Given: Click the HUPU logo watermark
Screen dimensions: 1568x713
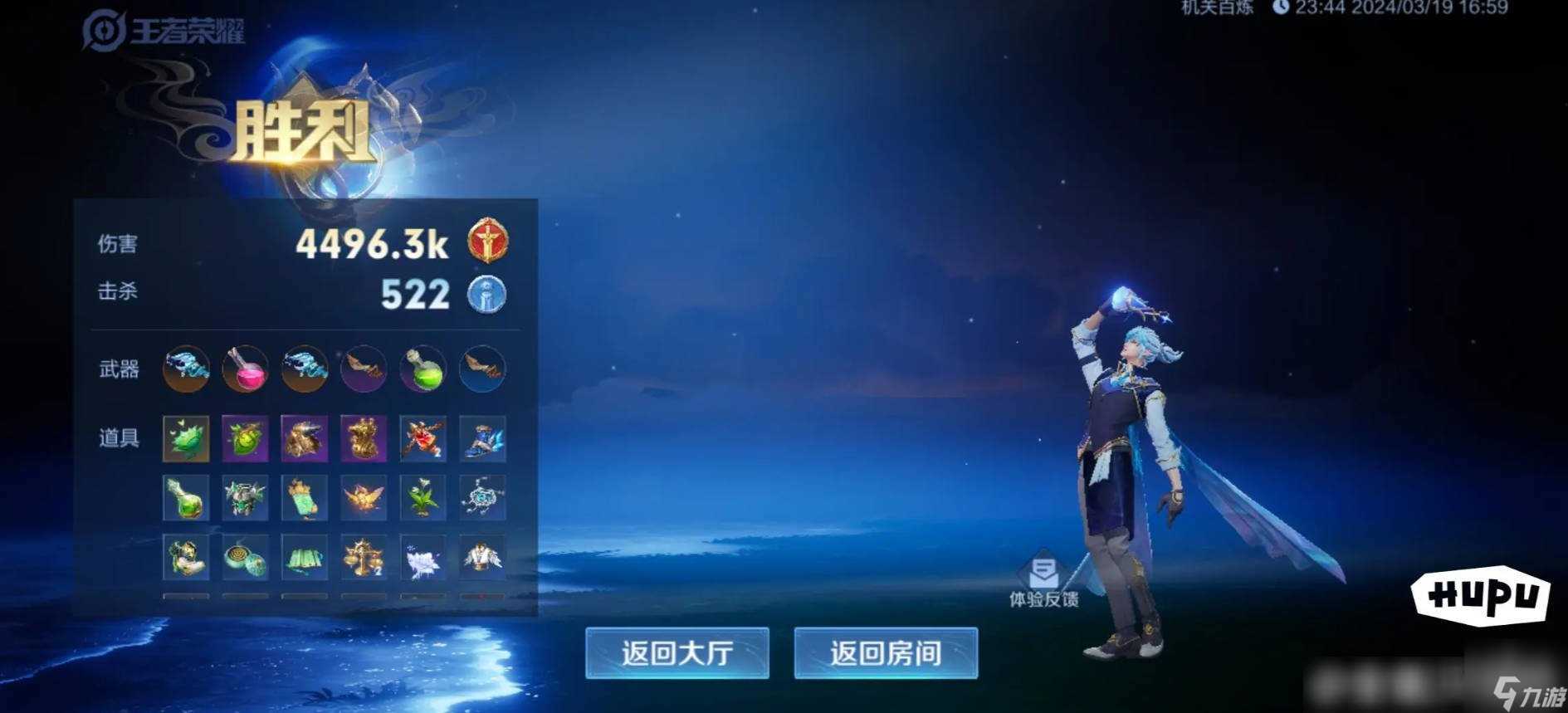Looking at the screenshot, I should pyautogui.click(x=1482, y=593).
